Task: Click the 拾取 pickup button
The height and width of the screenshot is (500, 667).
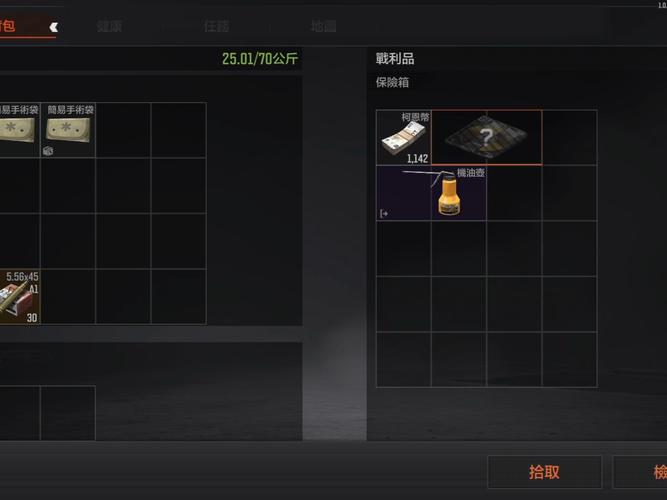Action: pyautogui.click(x=544, y=472)
